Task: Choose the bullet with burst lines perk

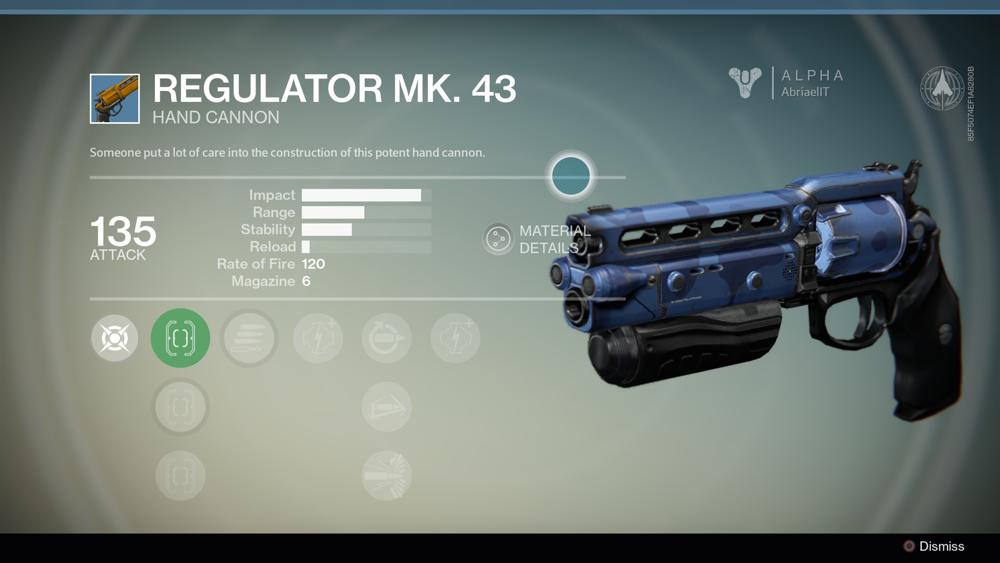Action: tap(386, 475)
